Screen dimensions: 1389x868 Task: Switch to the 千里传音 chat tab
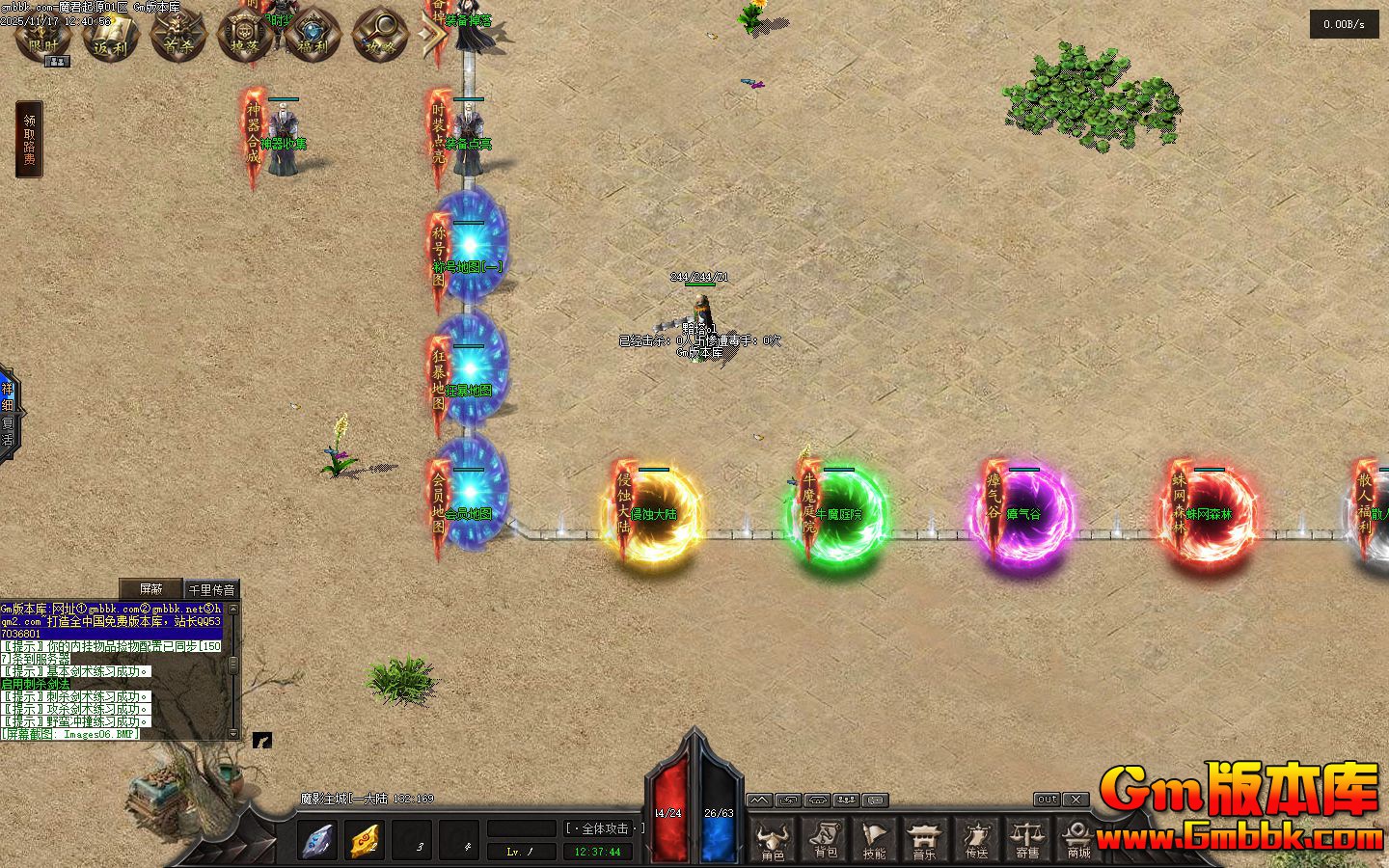click(211, 589)
